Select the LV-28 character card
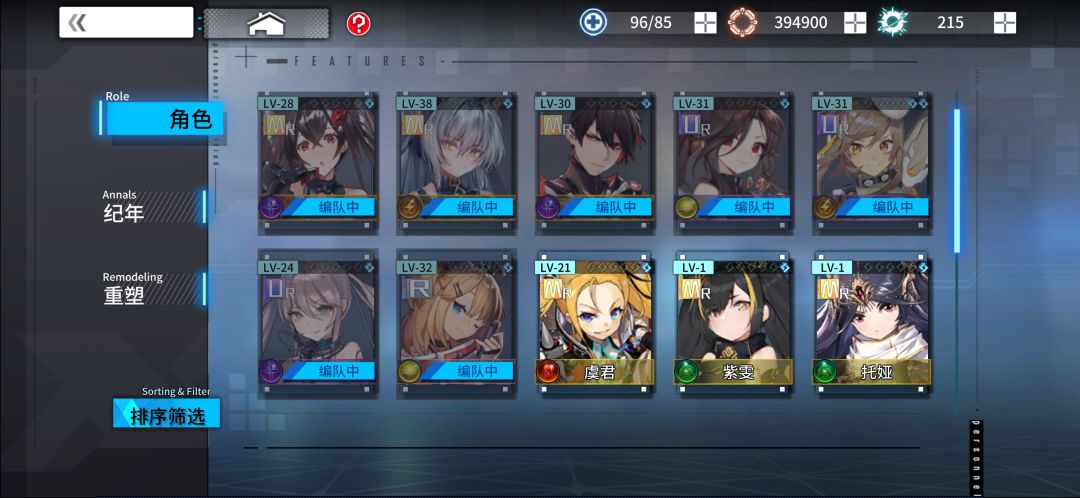The width and height of the screenshot is (1080, 498). click(317, 158)
